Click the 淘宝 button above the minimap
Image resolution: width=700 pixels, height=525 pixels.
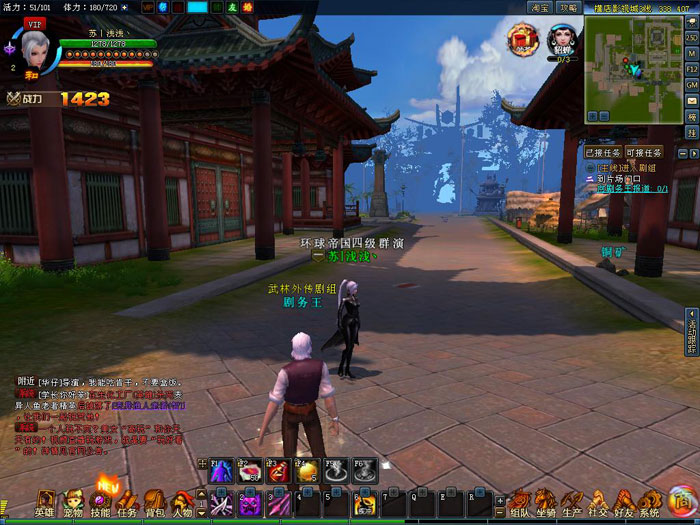pyautogui.click(x=539, y=7)
